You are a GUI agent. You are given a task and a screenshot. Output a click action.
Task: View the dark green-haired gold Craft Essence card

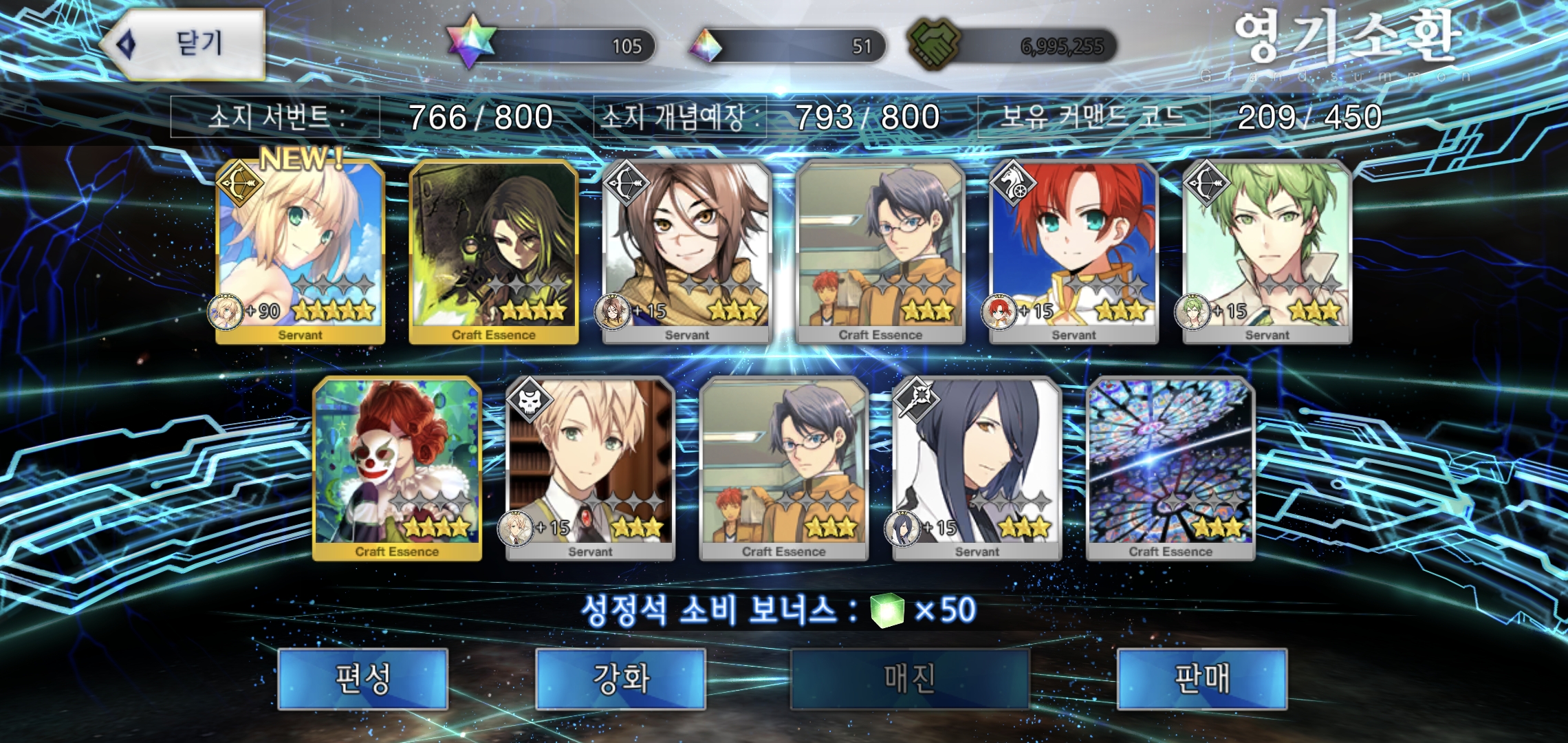click(494, 252)
